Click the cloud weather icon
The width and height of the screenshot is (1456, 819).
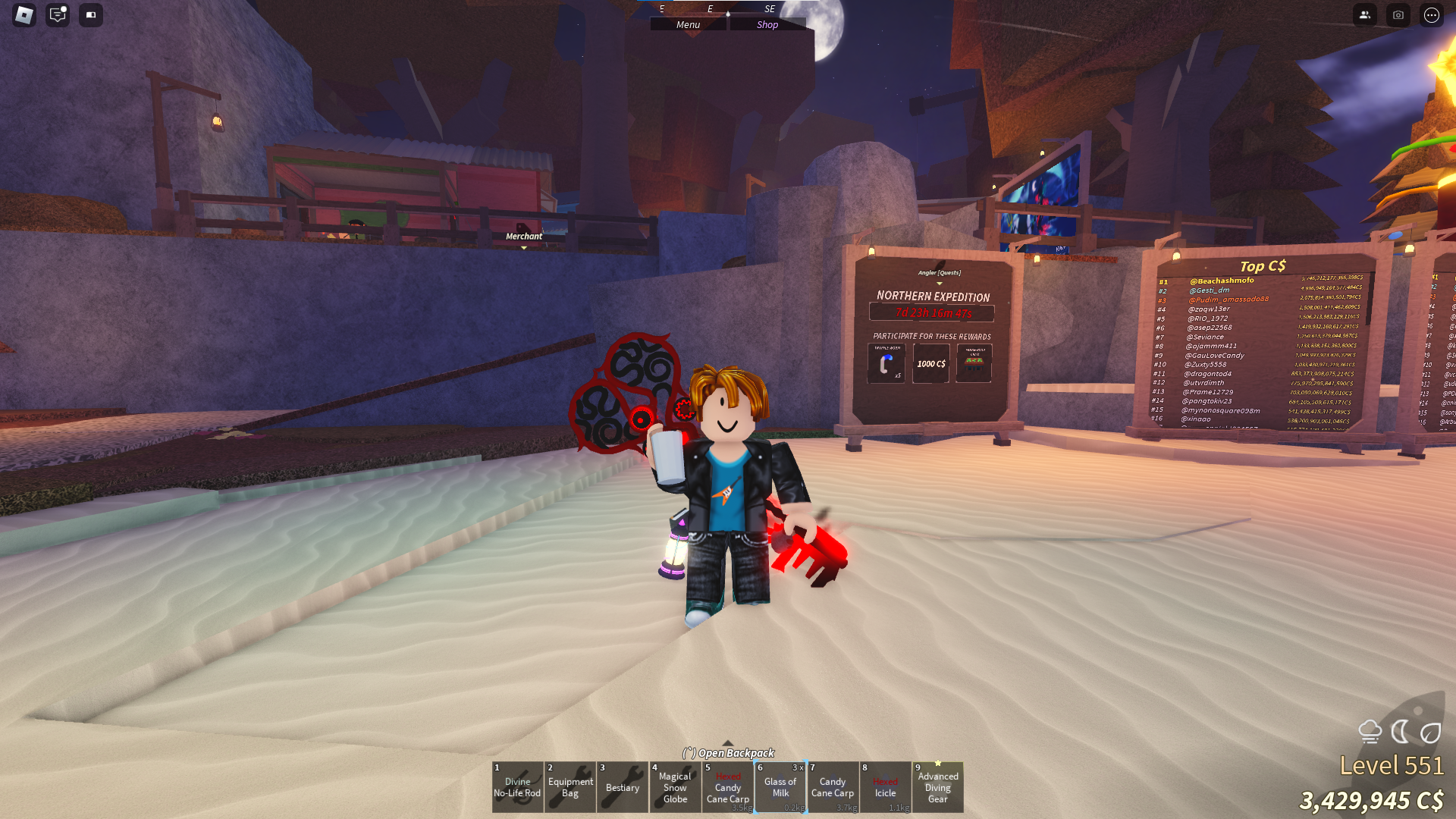click(1370, 732)
